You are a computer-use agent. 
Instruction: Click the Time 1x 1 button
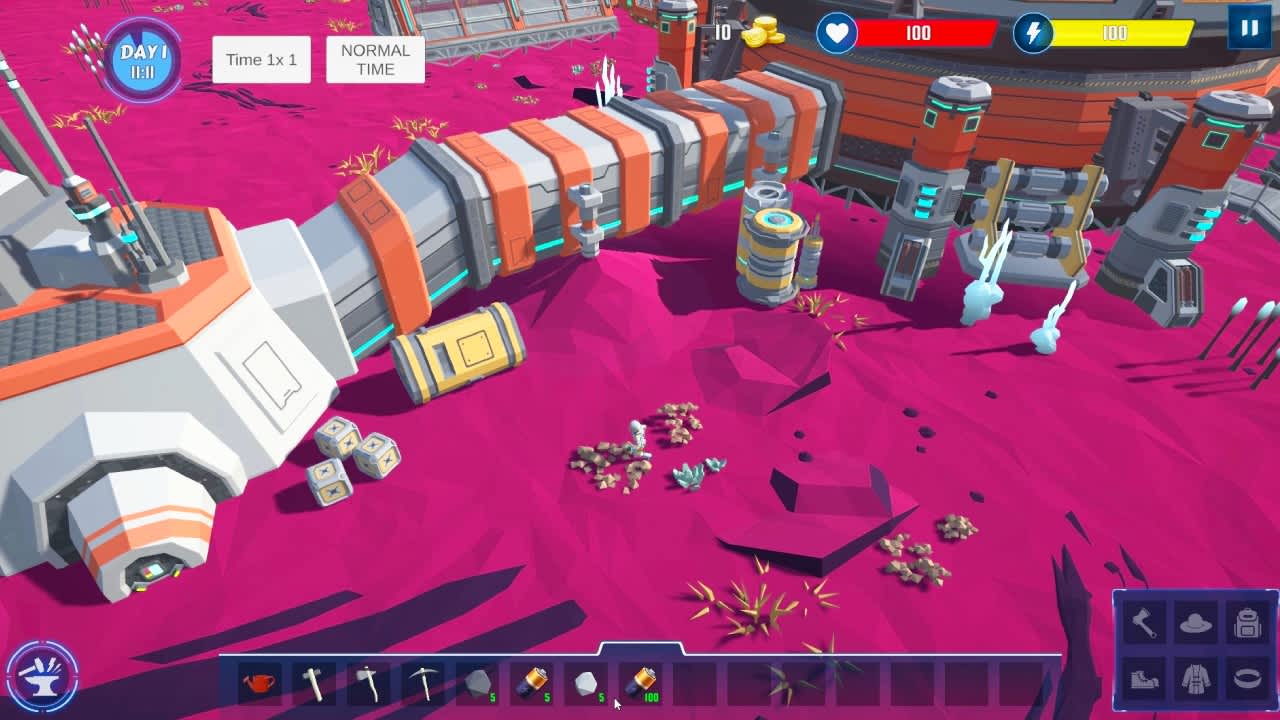click(x=261, y=59)
